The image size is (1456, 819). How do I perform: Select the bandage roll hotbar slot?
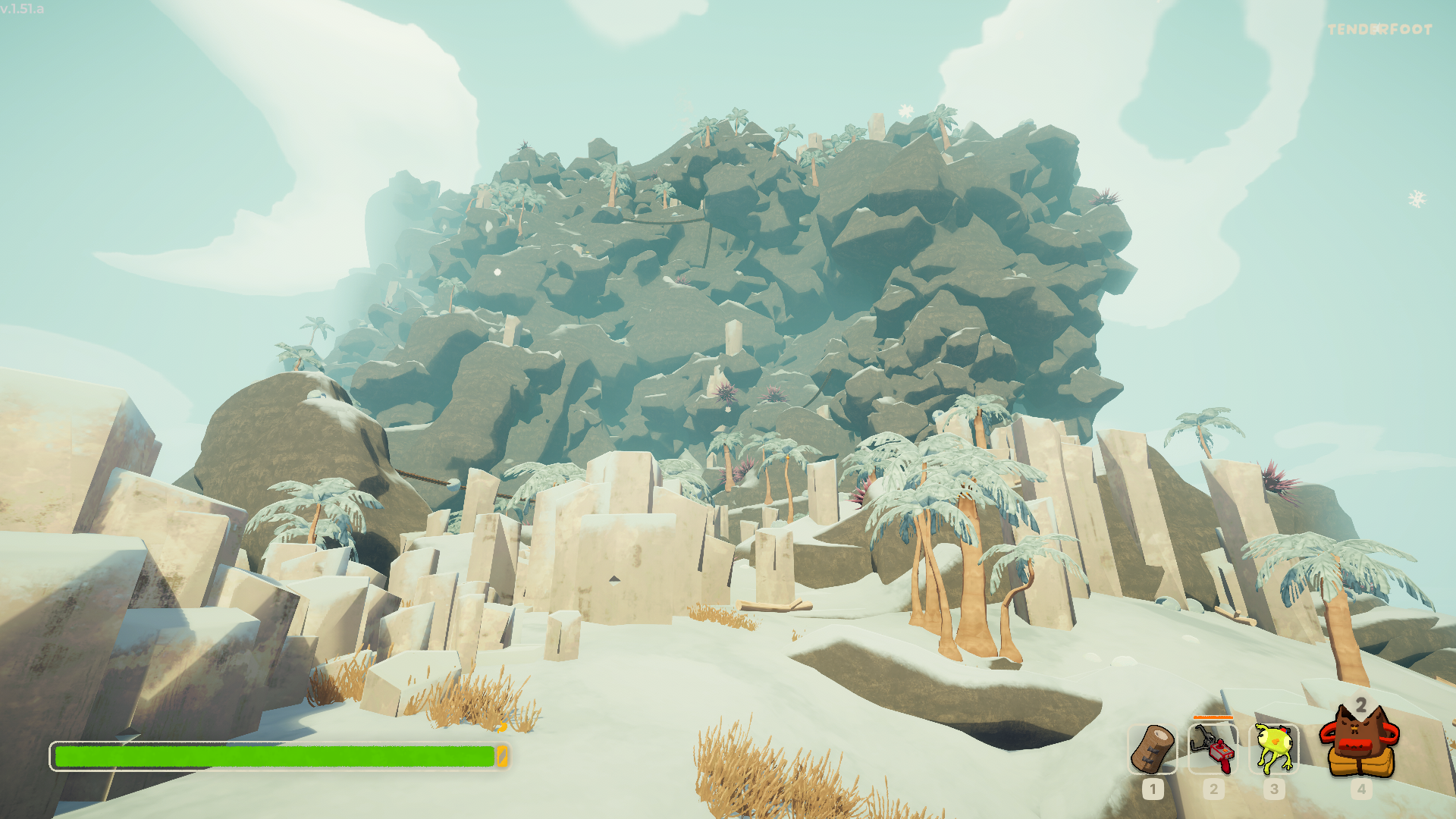[1152, 748]
